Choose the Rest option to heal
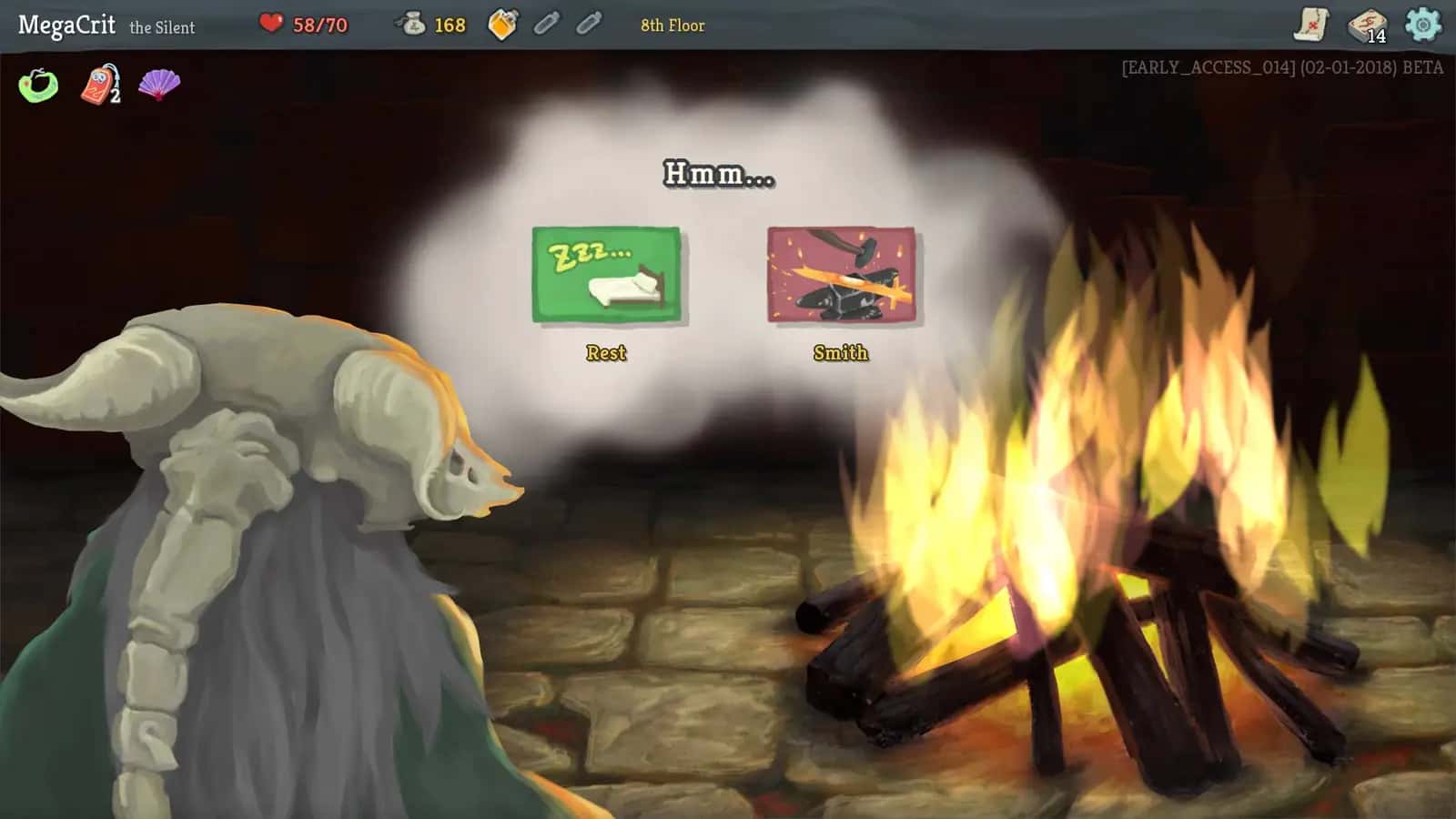1456x819 pixels. 607,352
